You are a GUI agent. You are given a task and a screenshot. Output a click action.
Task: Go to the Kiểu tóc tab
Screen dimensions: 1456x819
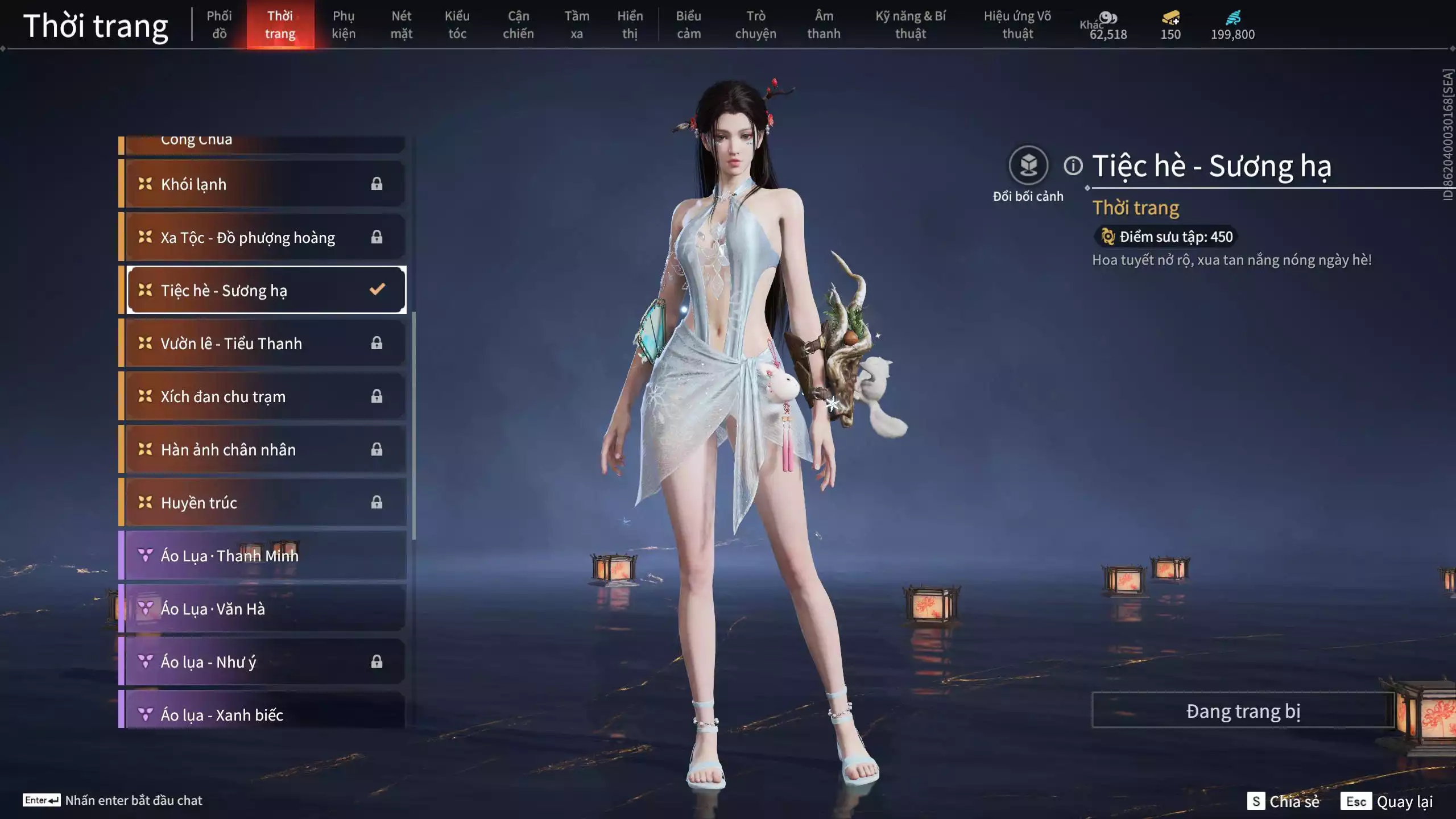pyautogui.click(x=457, y=25)
